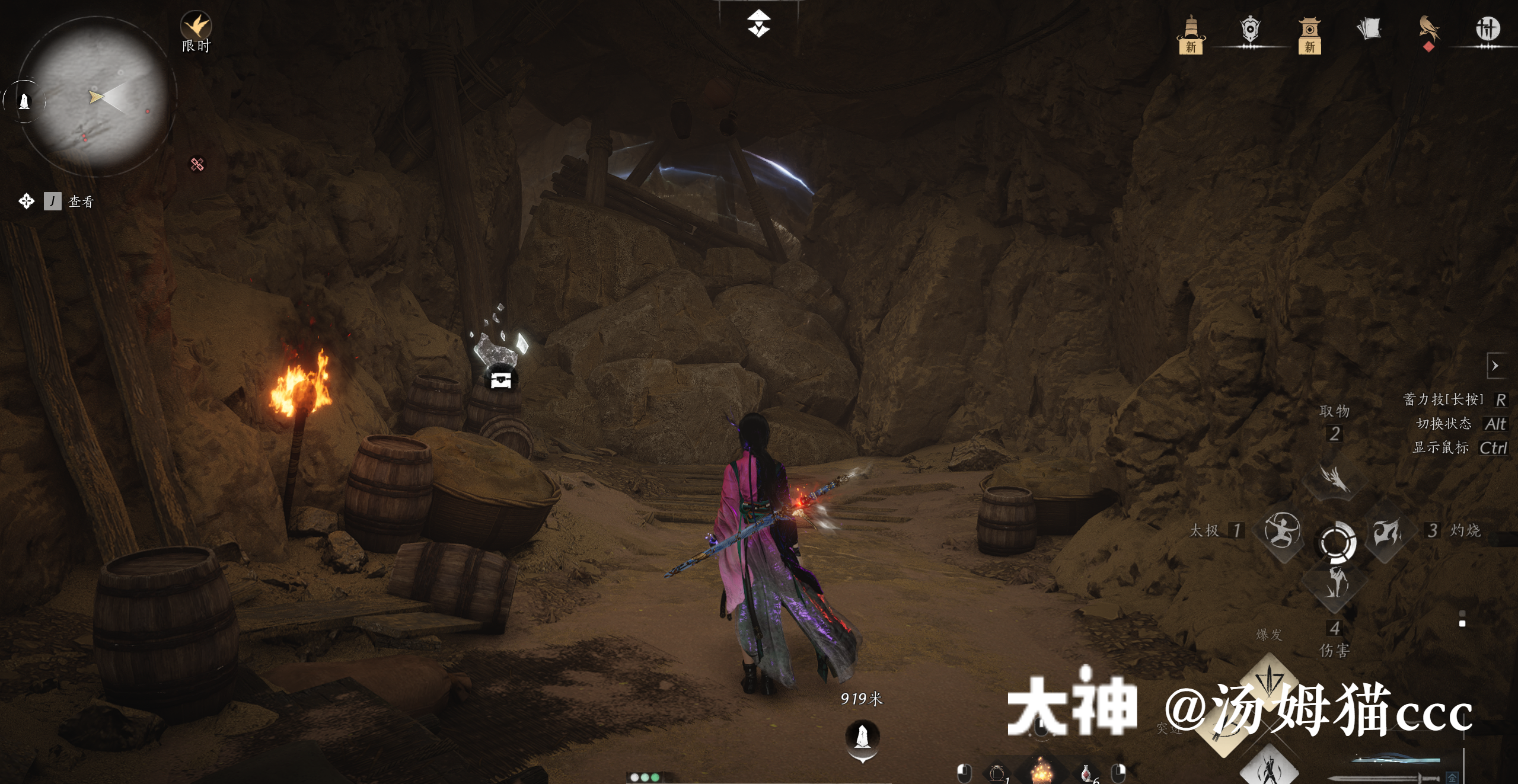
Task: Click the treasure chest marker icon
Action: tap(501, 379)
